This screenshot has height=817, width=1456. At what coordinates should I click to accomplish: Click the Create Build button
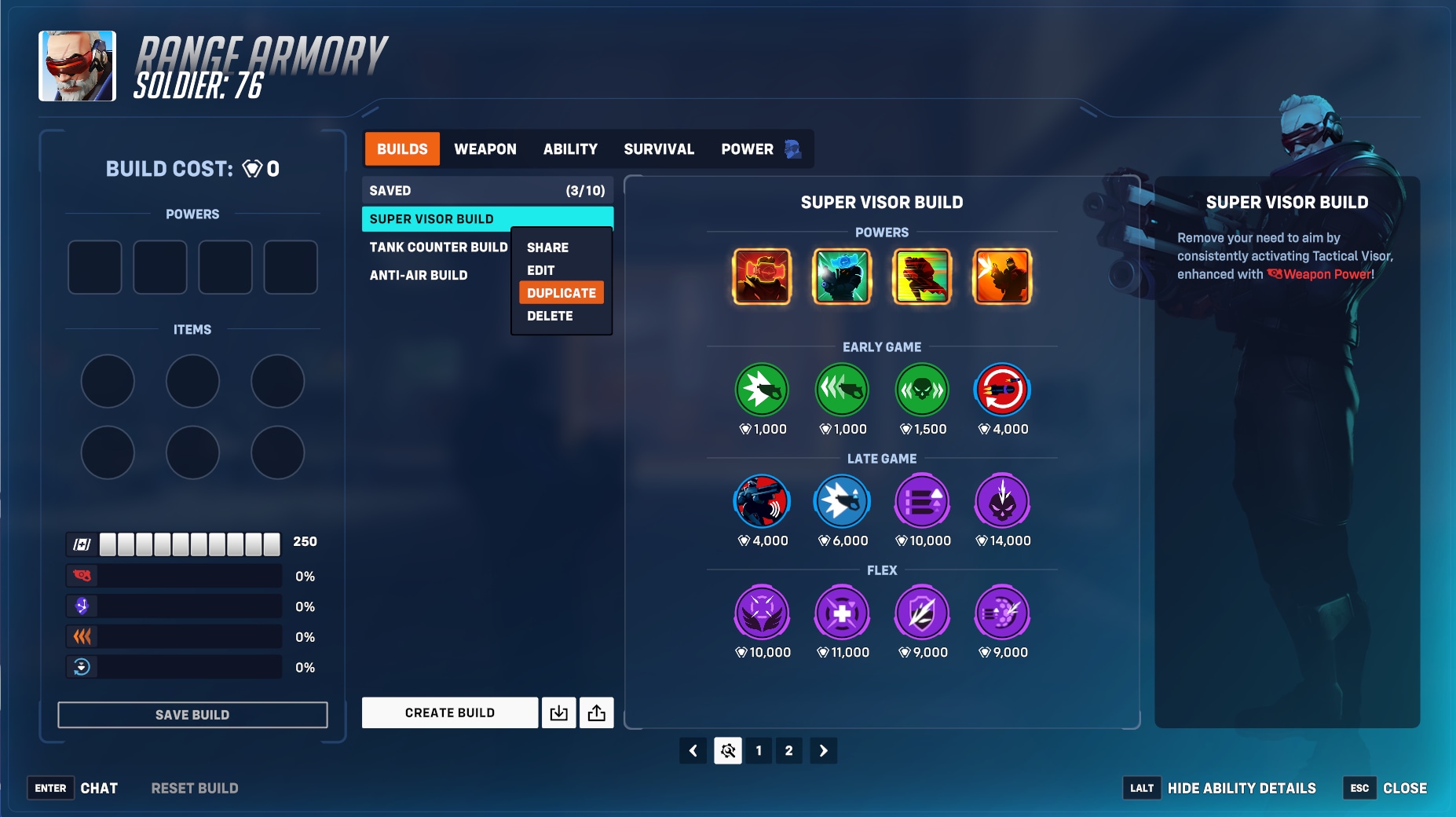[x=450, y=713]
